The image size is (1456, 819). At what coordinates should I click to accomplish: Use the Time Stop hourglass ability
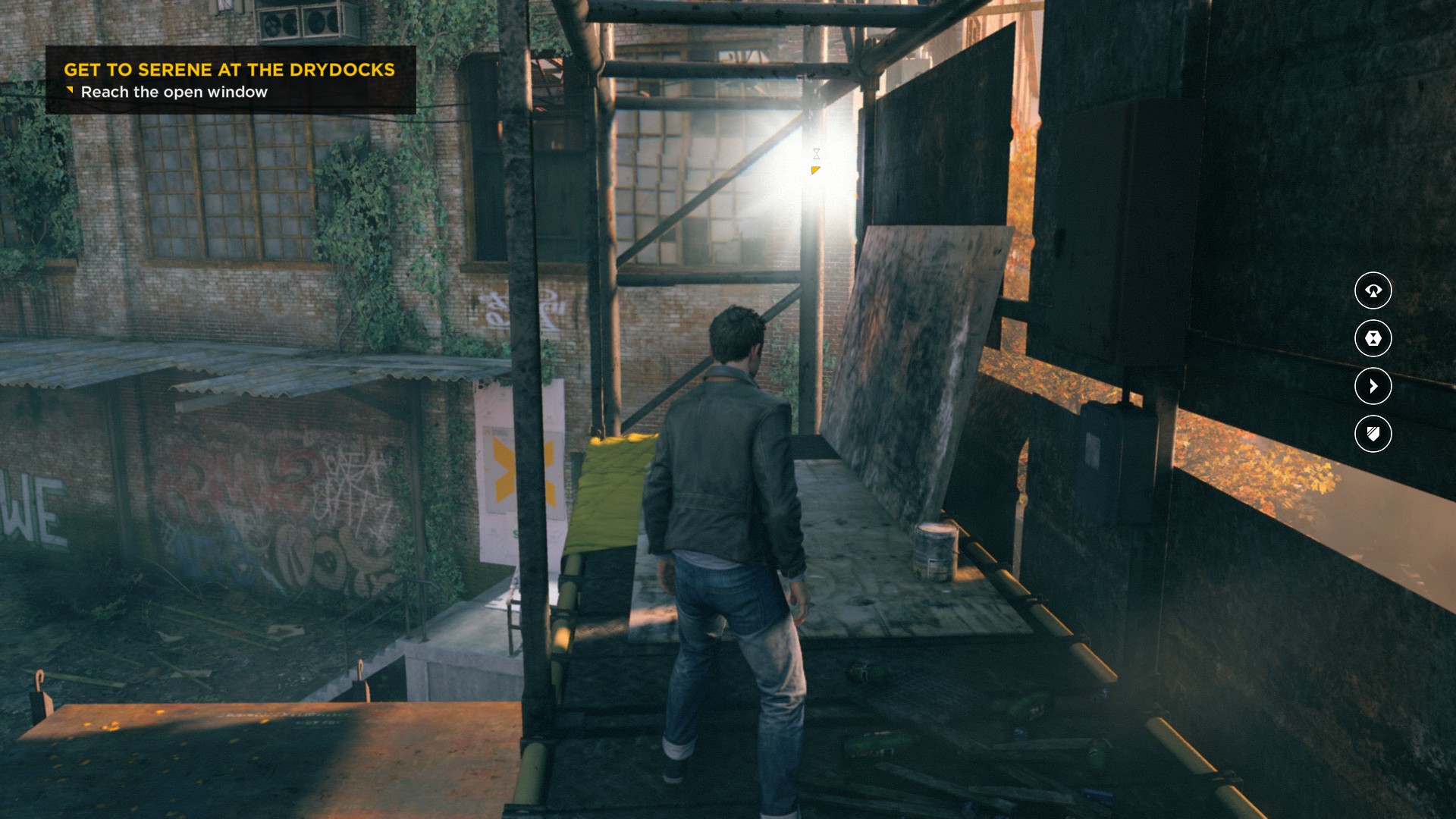pos(1373,338)
